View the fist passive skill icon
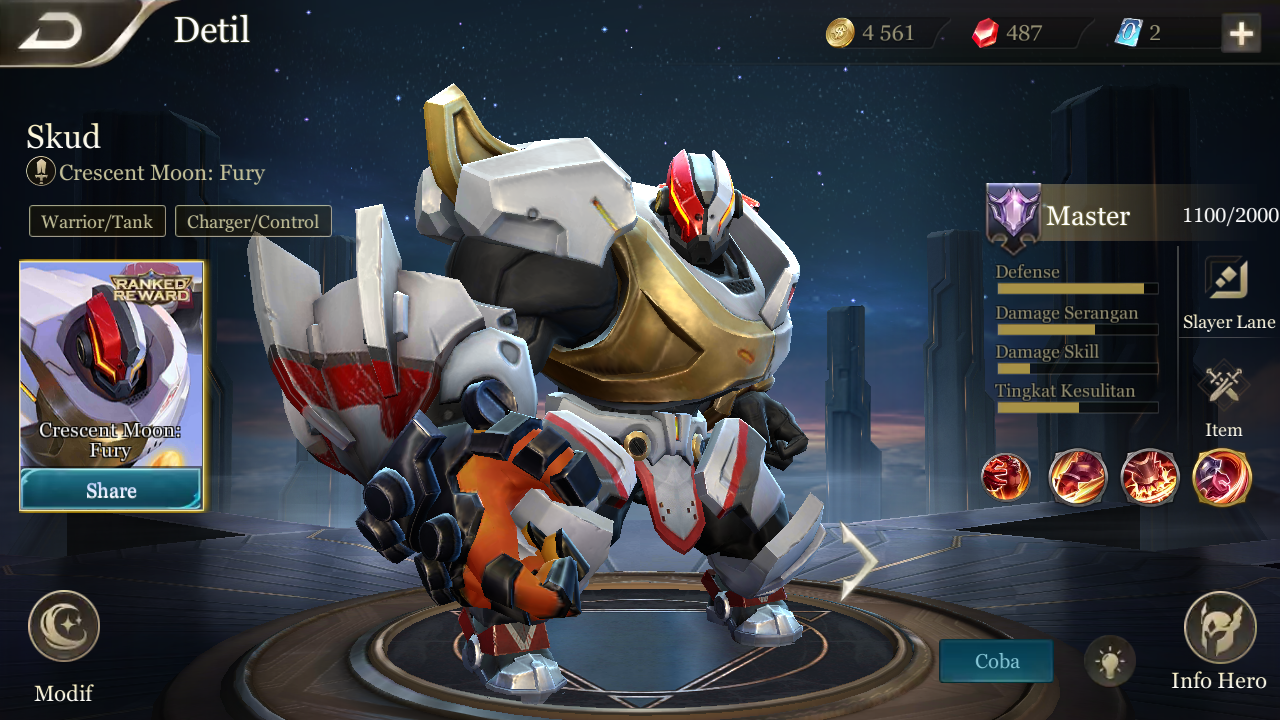 (1006, 476)
